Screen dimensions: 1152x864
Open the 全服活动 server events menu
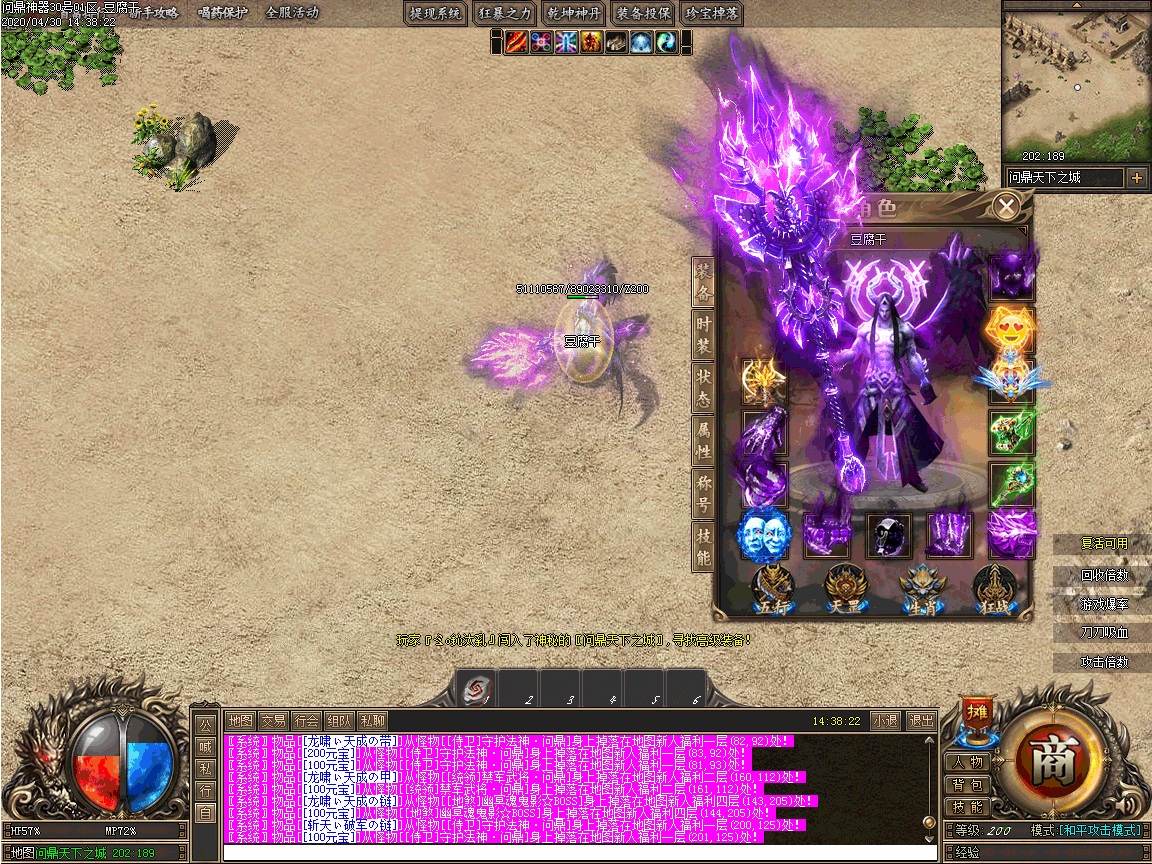click(292, 13)
